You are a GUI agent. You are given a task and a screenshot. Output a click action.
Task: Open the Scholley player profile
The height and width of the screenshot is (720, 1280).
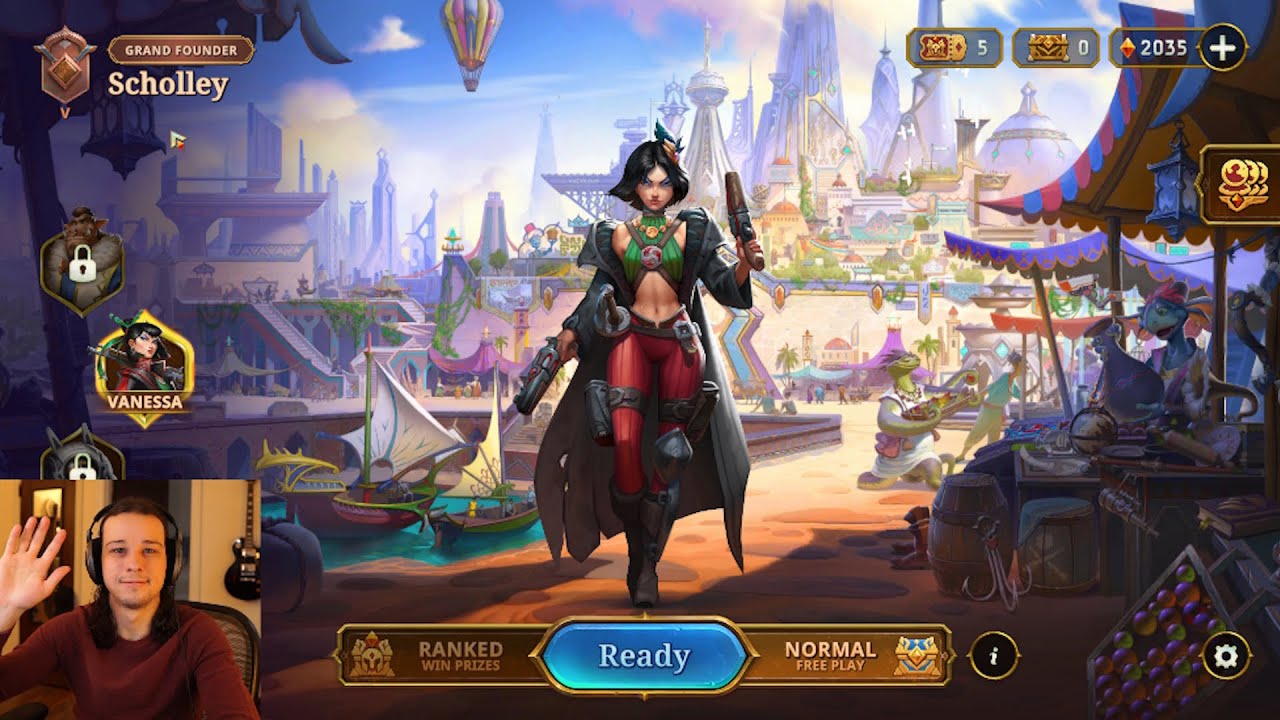168,85
